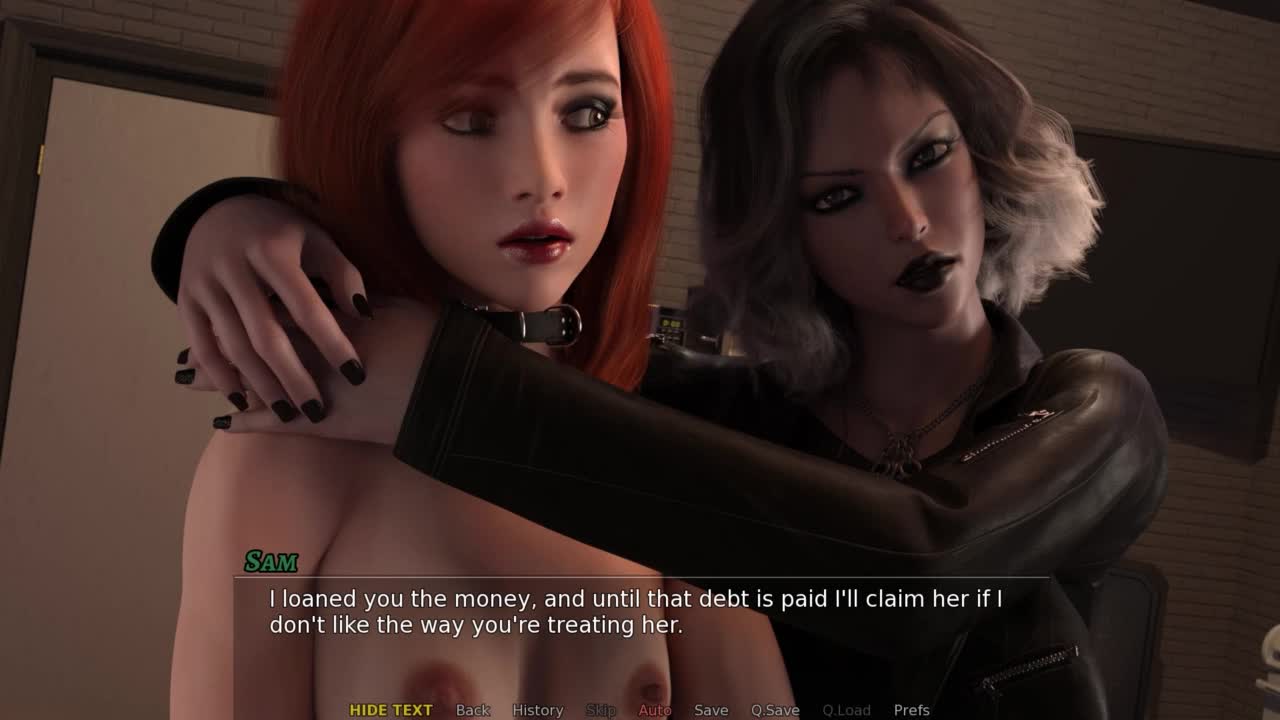
Task: Open the dialogue History log
Action: 538,710
